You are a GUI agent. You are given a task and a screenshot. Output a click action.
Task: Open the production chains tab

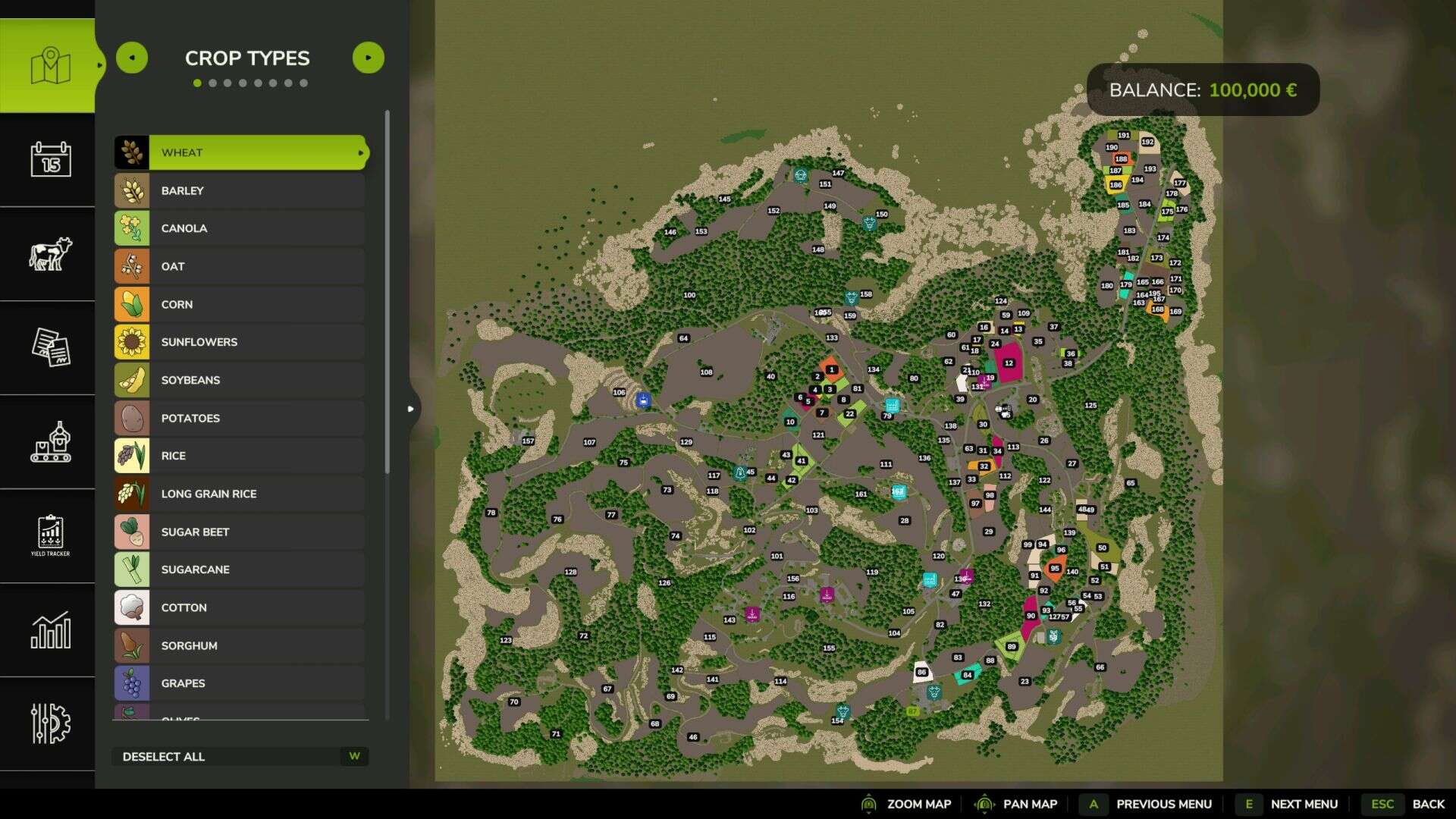click(x=50, y=441)
